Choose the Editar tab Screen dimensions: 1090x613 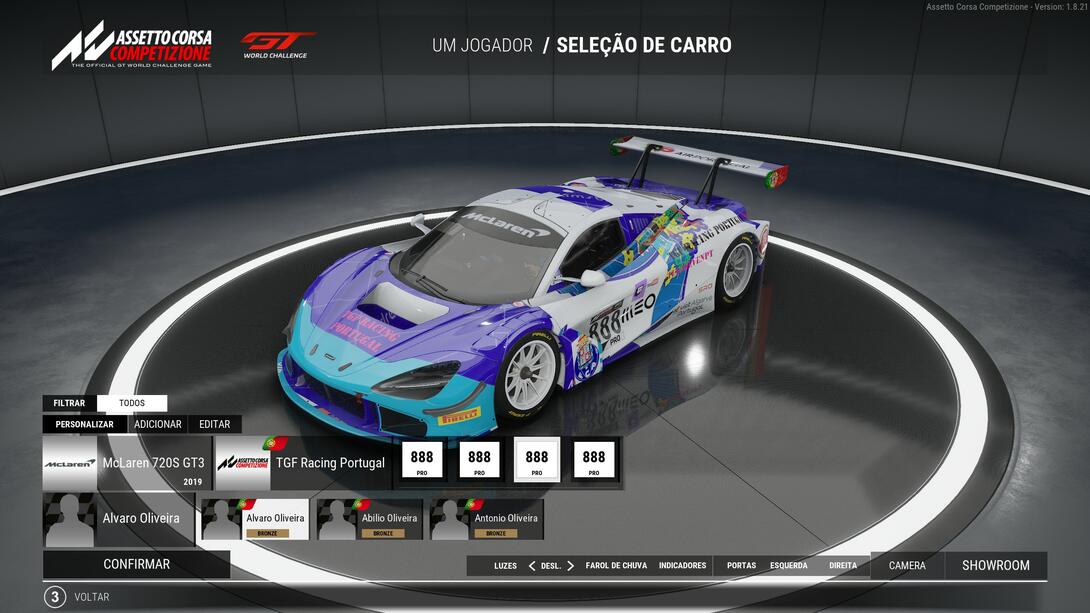[x=214, y=424]
